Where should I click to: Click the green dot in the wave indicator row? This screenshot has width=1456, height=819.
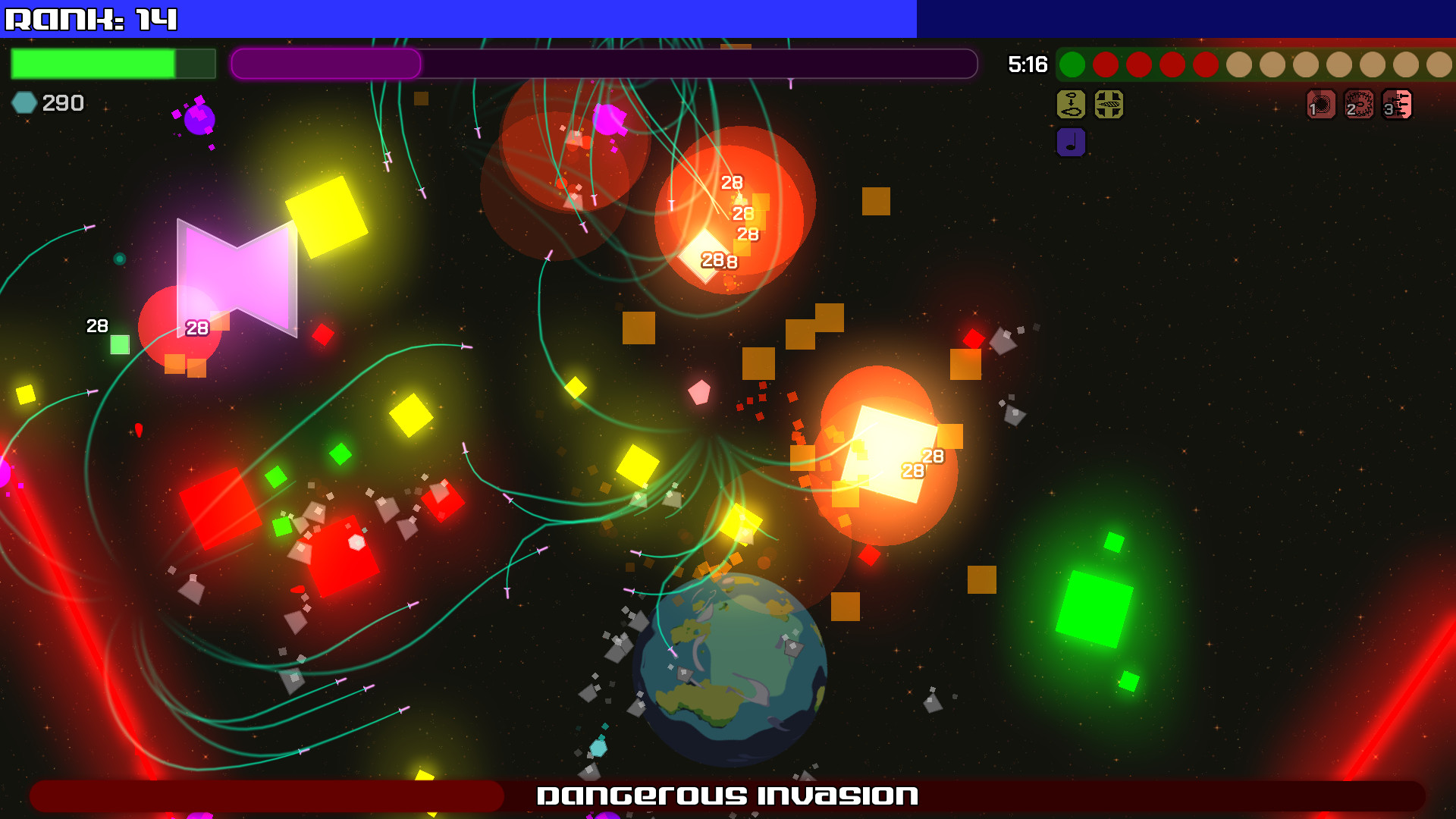coord(1072,65)
